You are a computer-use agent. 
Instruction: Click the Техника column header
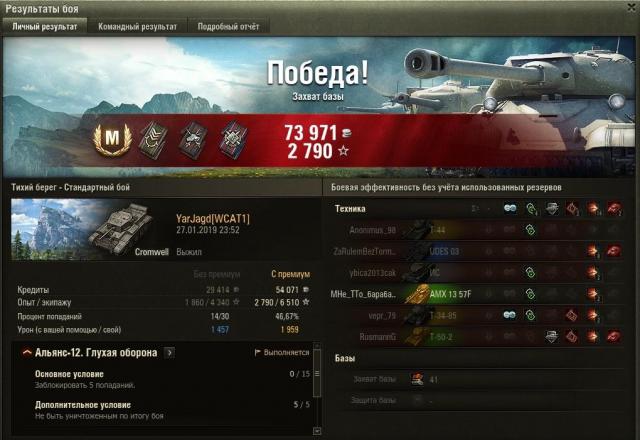pyautogui.click(x=350, y=208)
